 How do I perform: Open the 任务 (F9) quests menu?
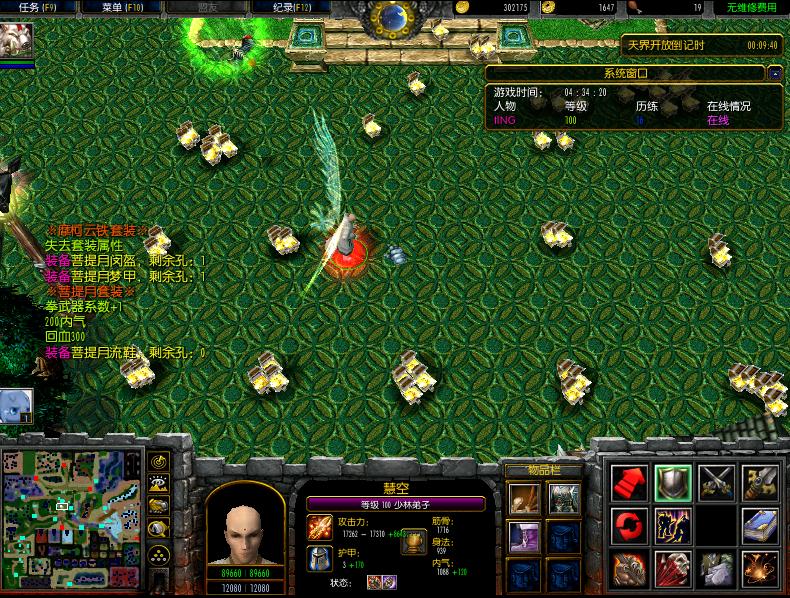click(x=34, y=7)
